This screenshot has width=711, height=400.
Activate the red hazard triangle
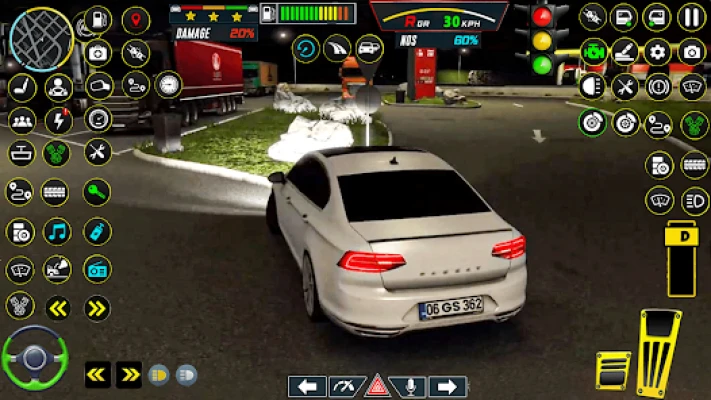coord(377,386)
